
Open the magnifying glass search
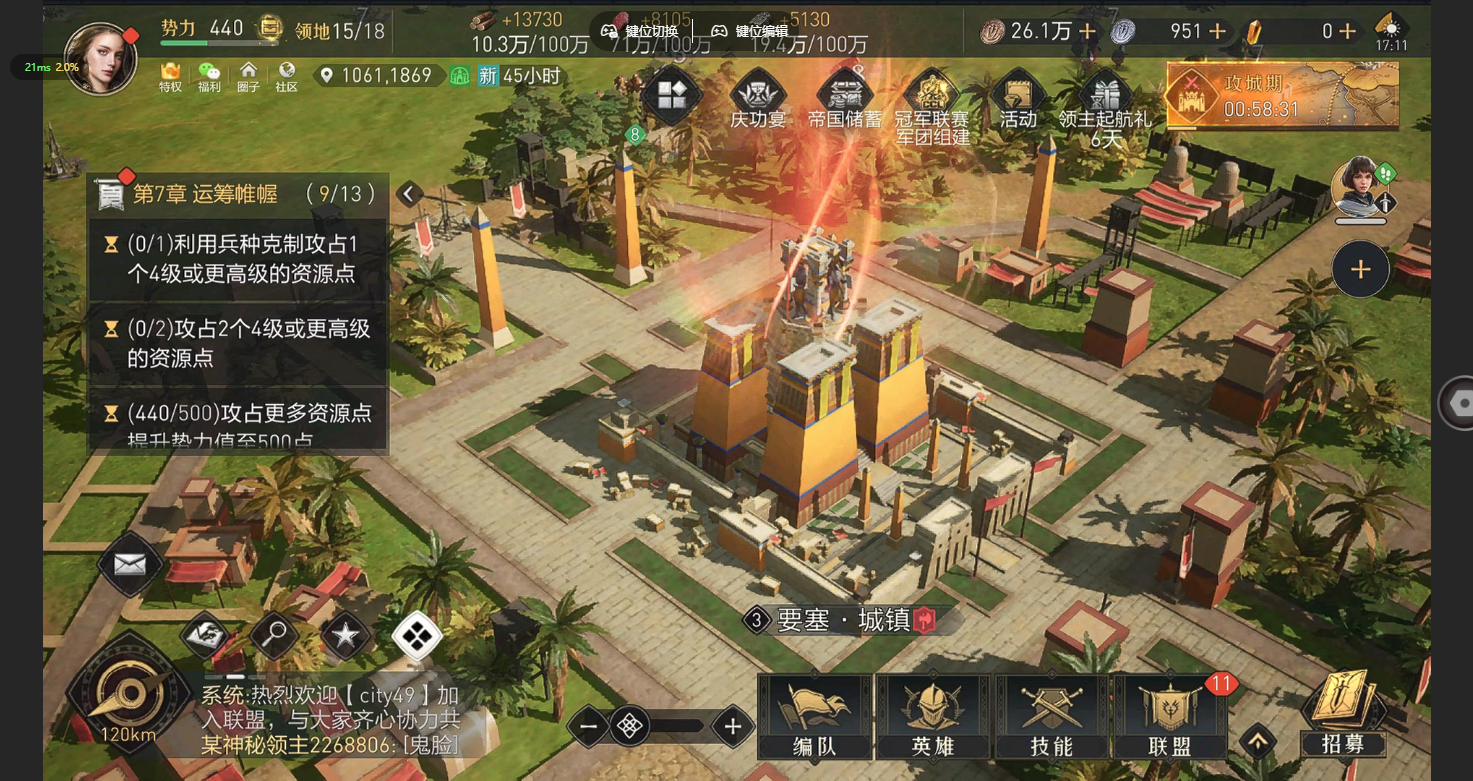pyautogui.click(x=274, y=633)
